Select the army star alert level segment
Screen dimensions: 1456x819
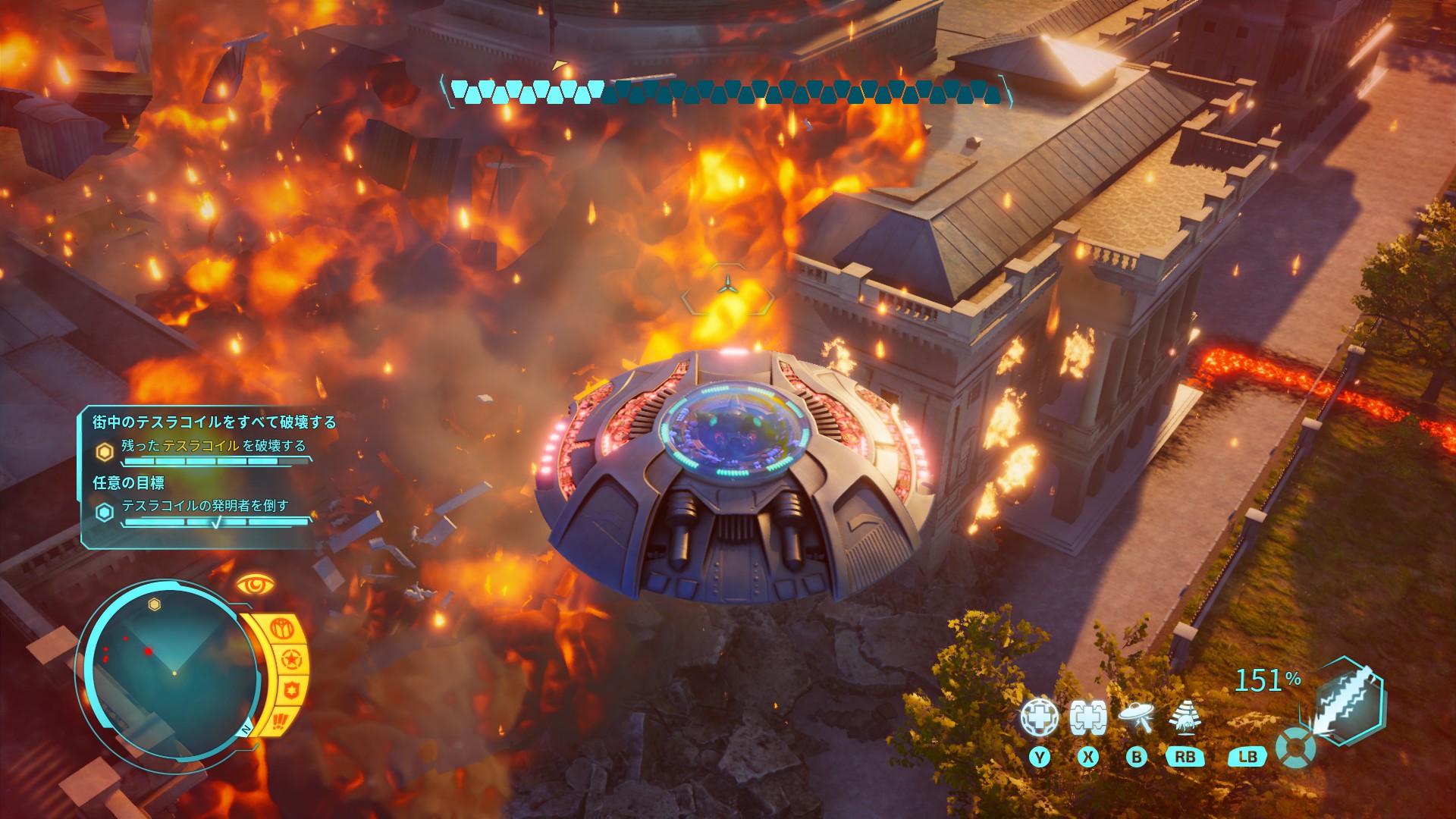[291, 660]
